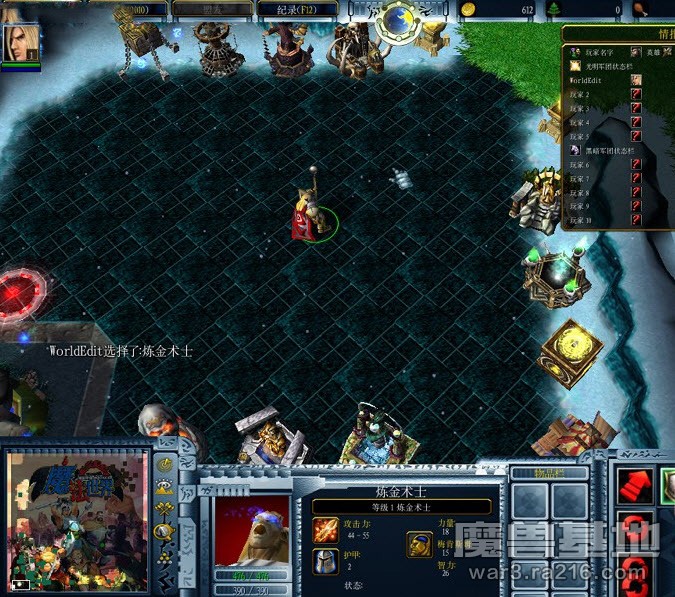This screenshot has width=675, height=597.
Task: Click the Alchemist unit portrait
Action: [x=251, y=528]
